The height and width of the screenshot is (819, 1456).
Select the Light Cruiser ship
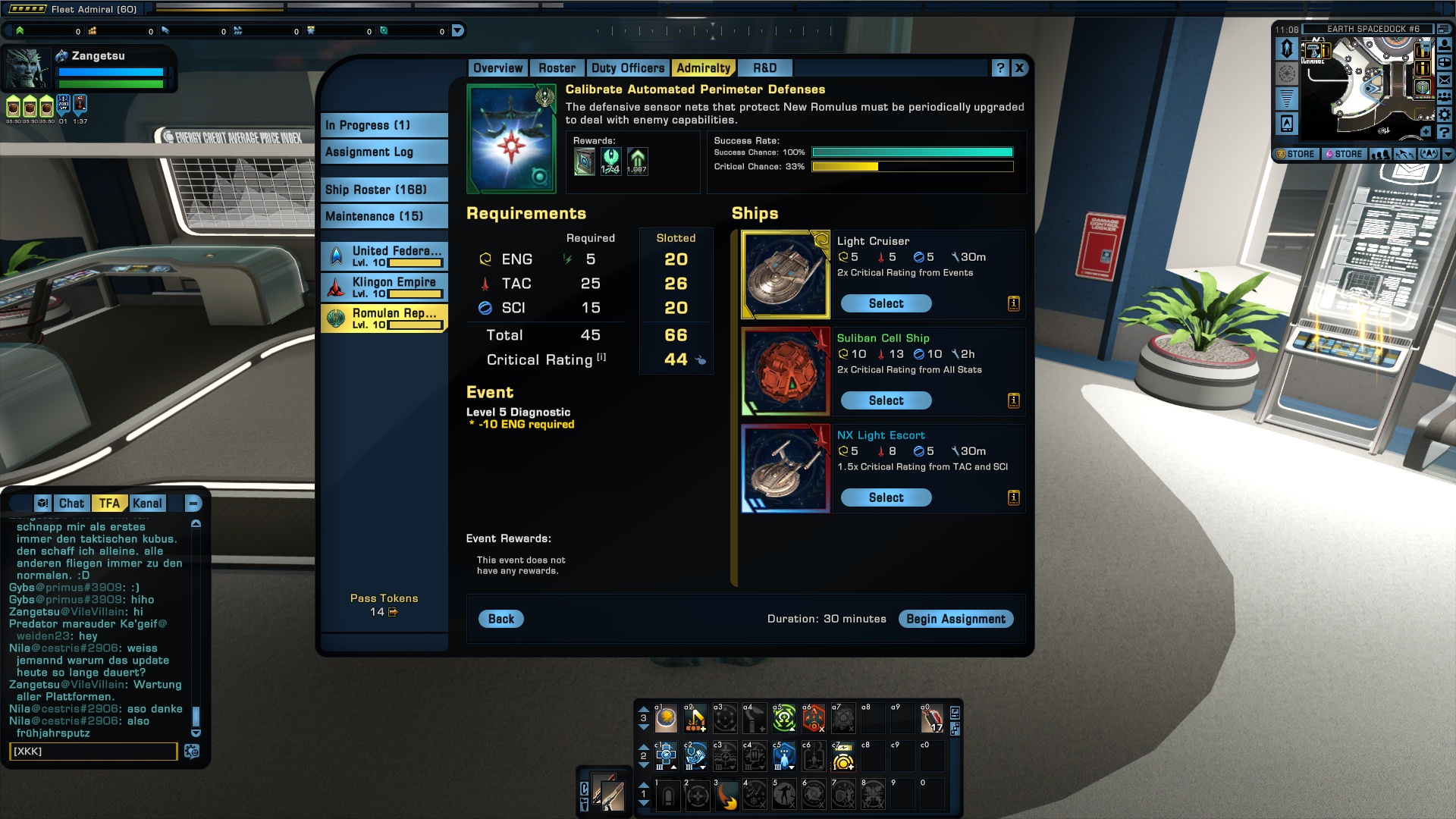pyautogui.click(x=886, y=303)
